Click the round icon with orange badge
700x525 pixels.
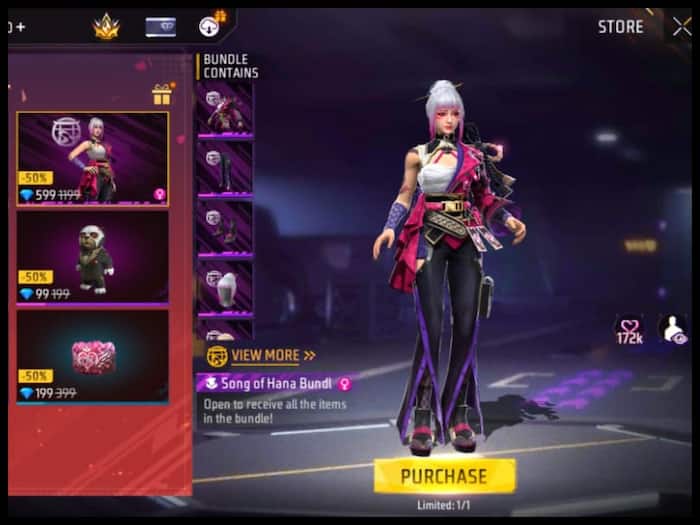click(211, 26)
